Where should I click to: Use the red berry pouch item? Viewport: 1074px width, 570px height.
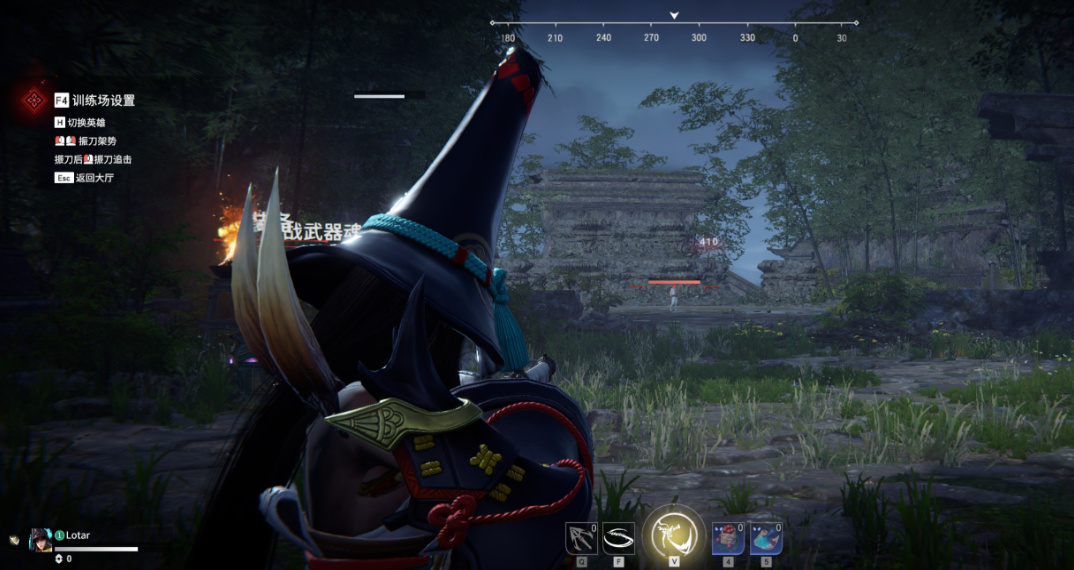click(x=728, y=538)
